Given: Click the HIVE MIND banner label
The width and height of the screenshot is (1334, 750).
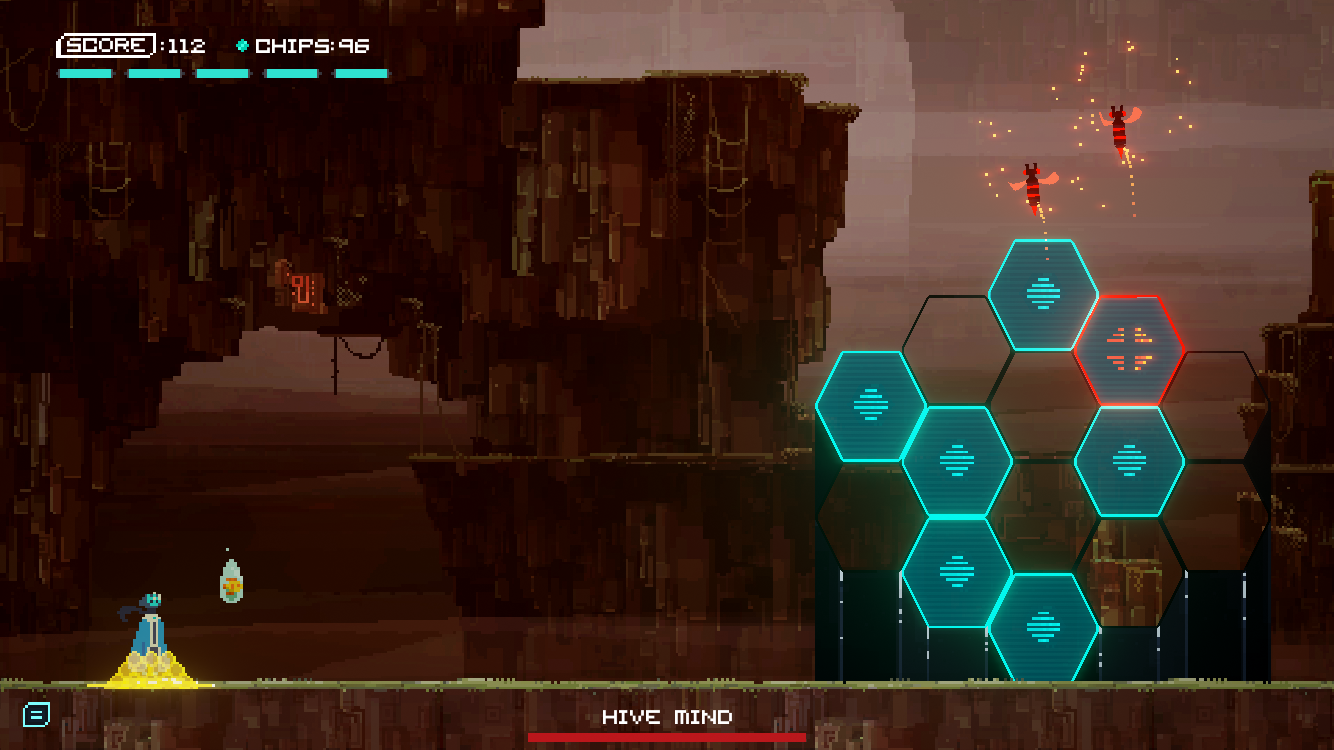Looking at the screenshot, I should click(666, 717).
